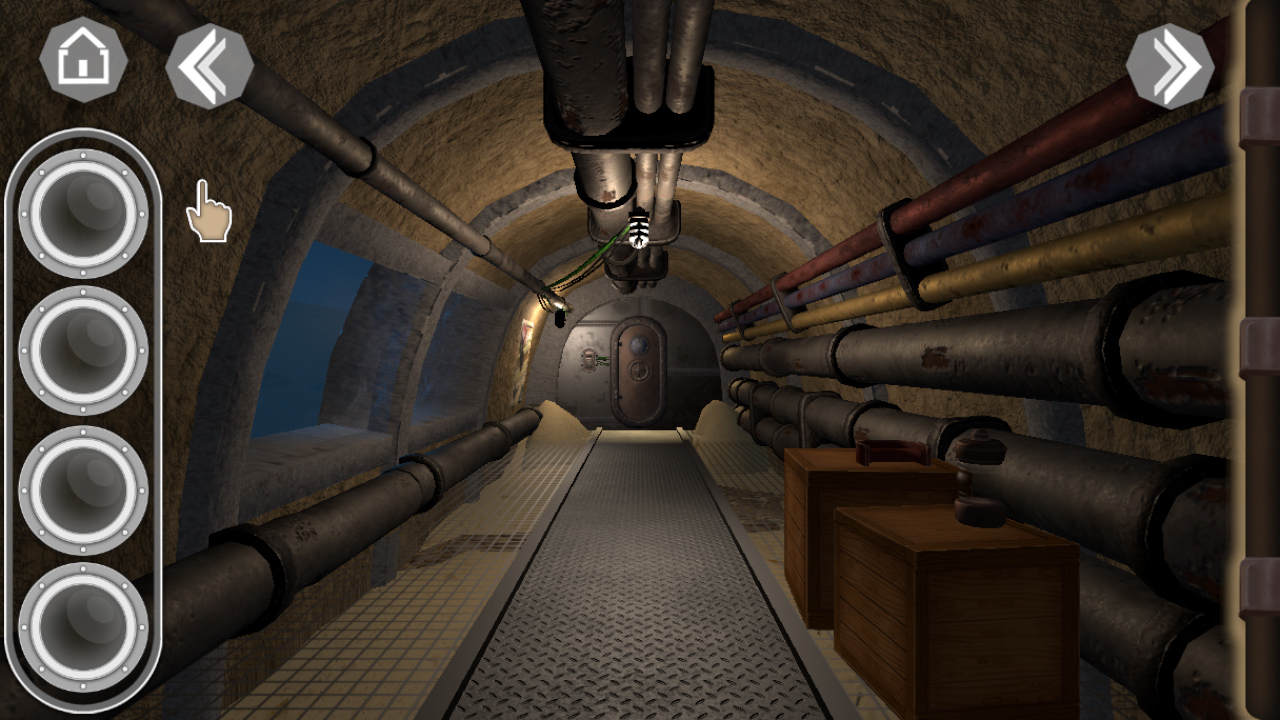Return to the home screen
Viewport: 1280px width, 720px height.
tap(84, 62)
